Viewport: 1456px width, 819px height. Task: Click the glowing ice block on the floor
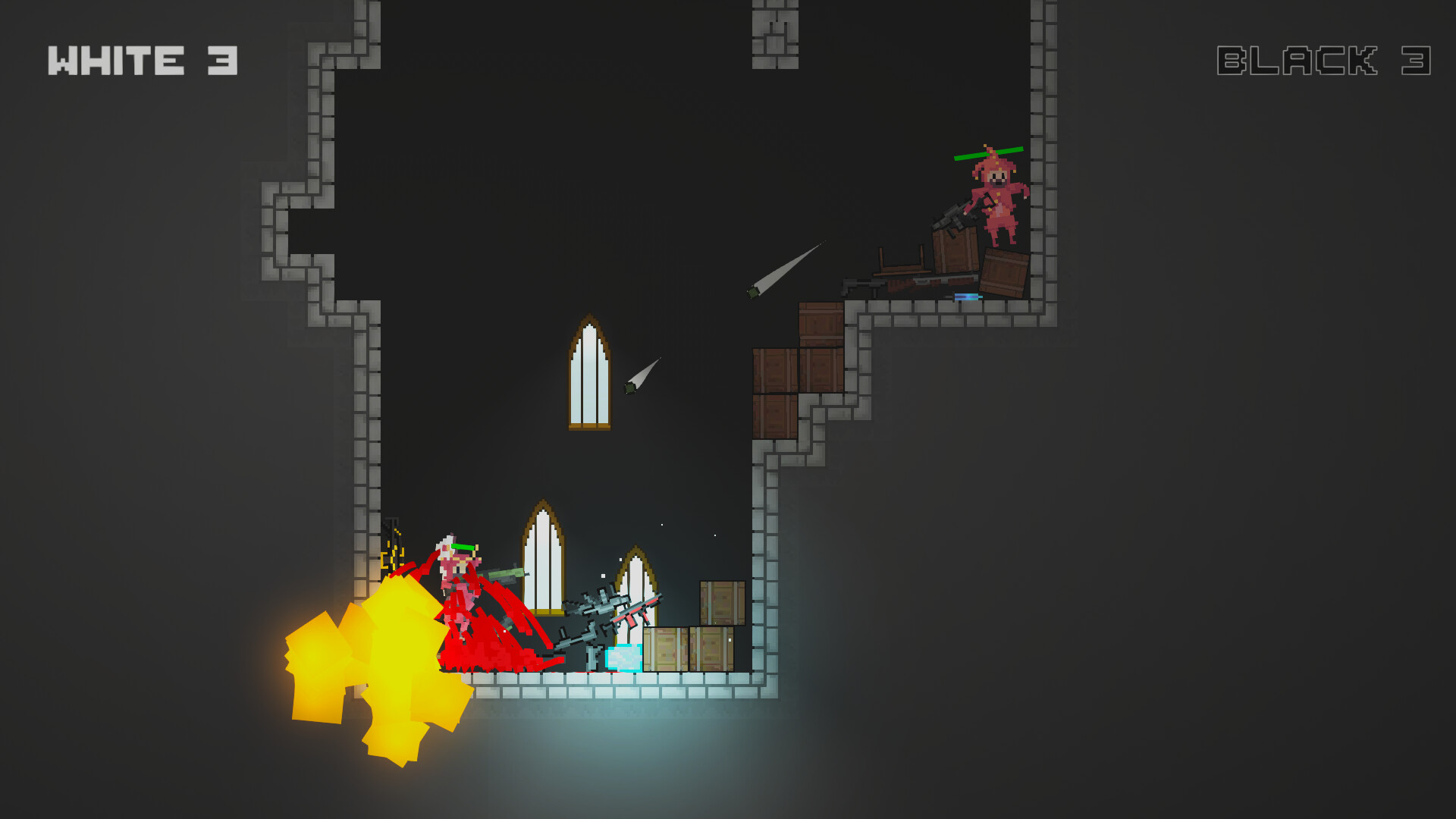coord(623,659)
